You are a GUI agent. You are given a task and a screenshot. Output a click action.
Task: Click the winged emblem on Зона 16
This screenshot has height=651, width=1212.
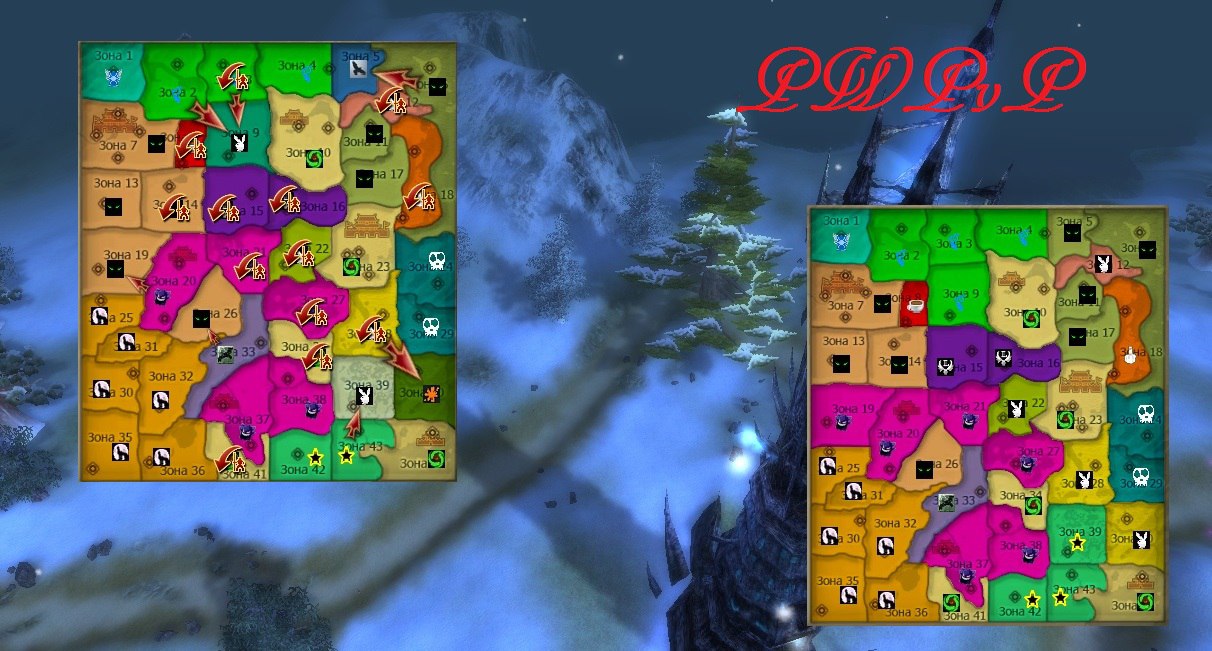pos(1003,358)
